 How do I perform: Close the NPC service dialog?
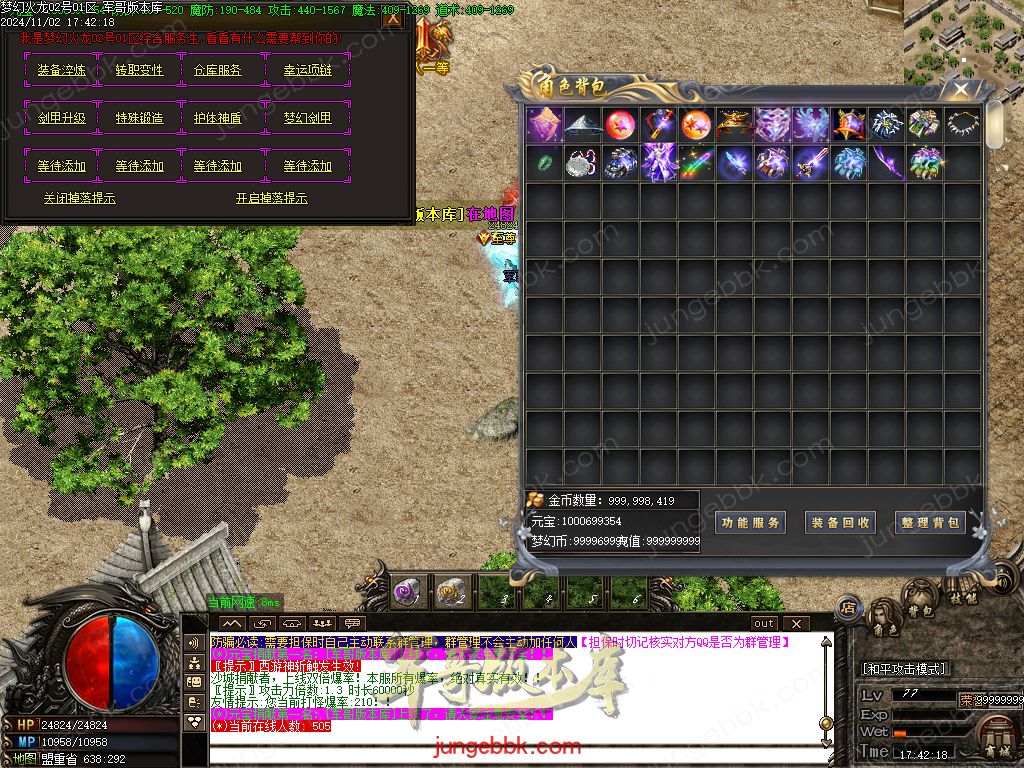pos(393,19)
